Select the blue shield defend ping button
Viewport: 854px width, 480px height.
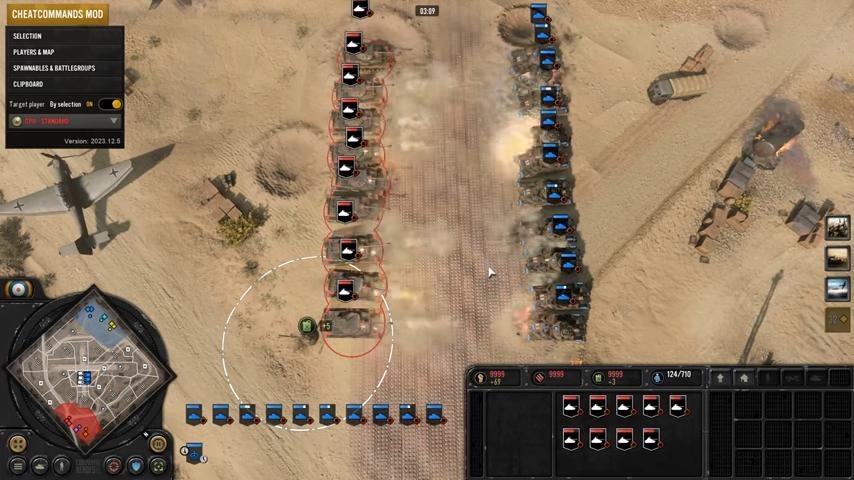[136, 465]
